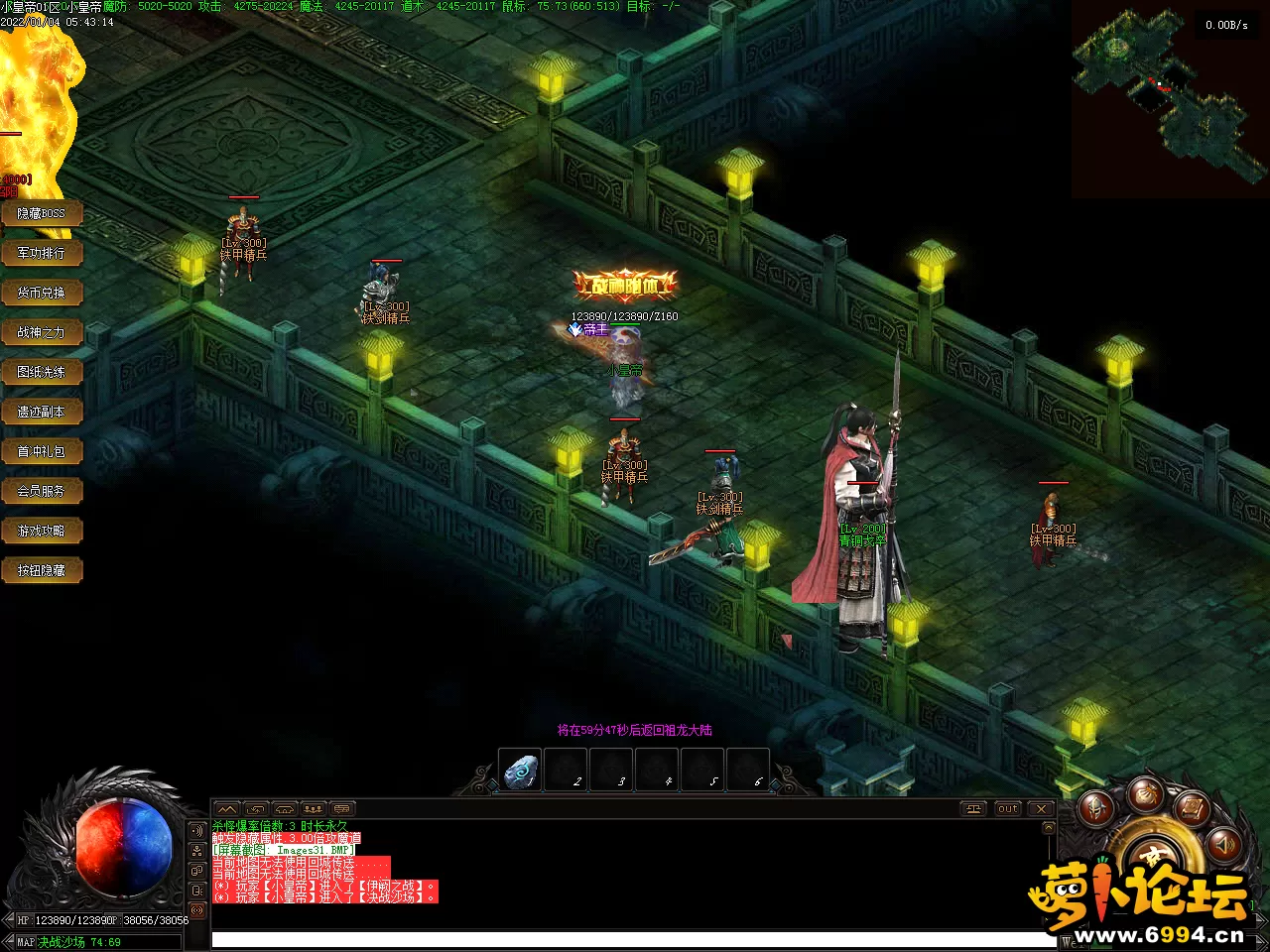This screenshot has height=952, width=1270.
Task: Open 图纸洗练 blueprint refining
Action: point(41,372)
